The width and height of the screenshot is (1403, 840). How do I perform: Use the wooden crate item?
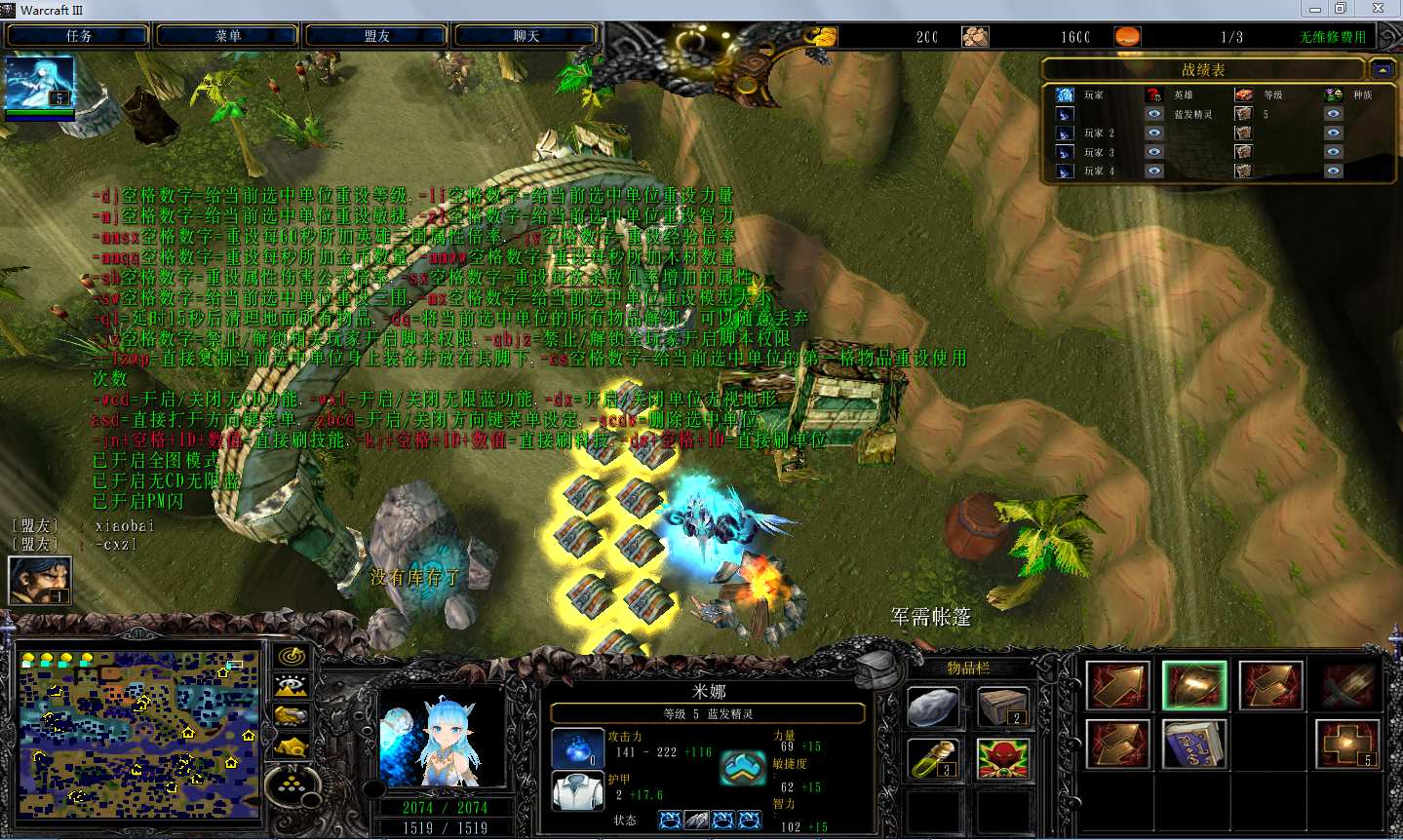pos(1003,707)
